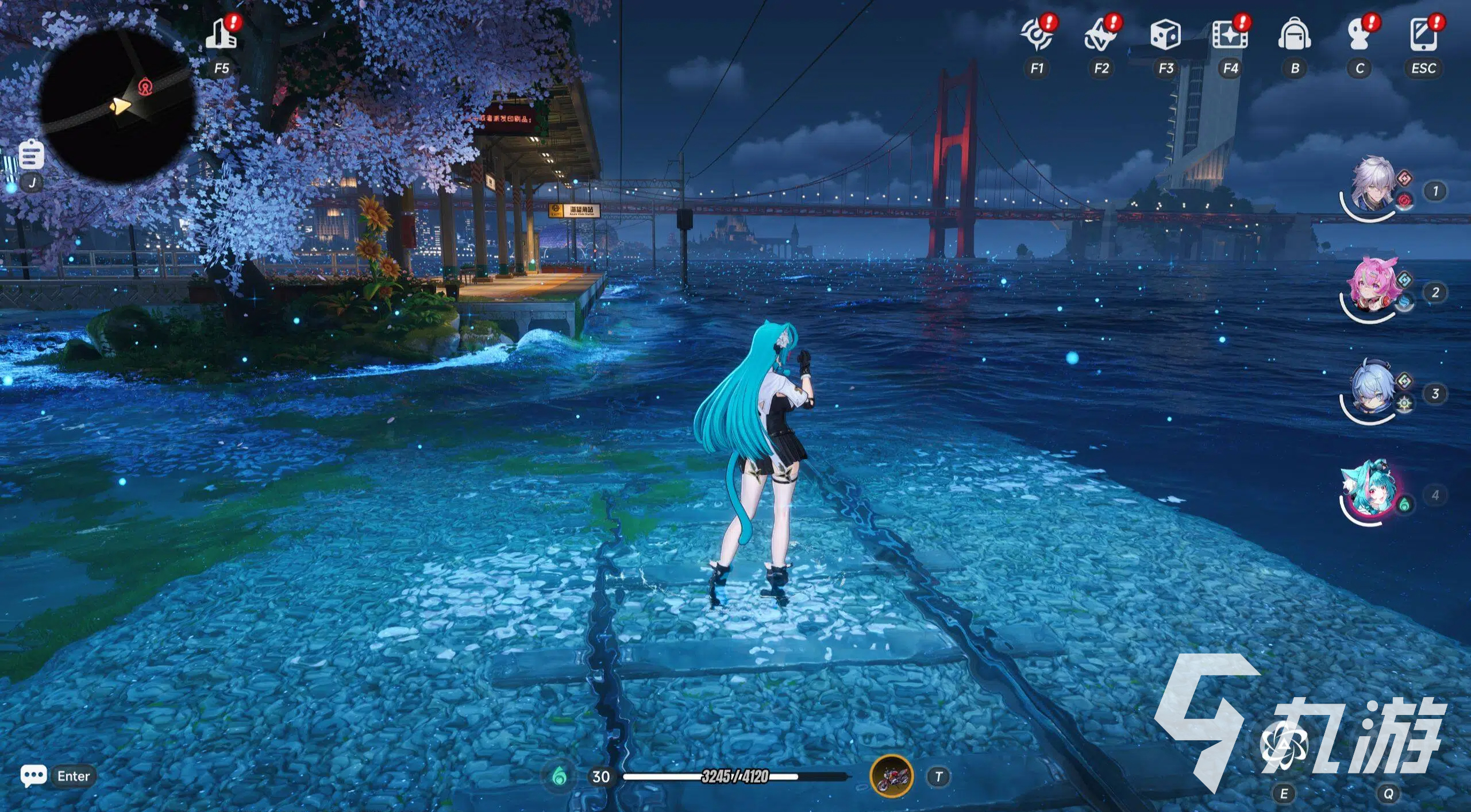This screenshot has width=1471, height=812.
Task: Summon the motorcycle vehicle icon
Action: [x=891, y=776]
